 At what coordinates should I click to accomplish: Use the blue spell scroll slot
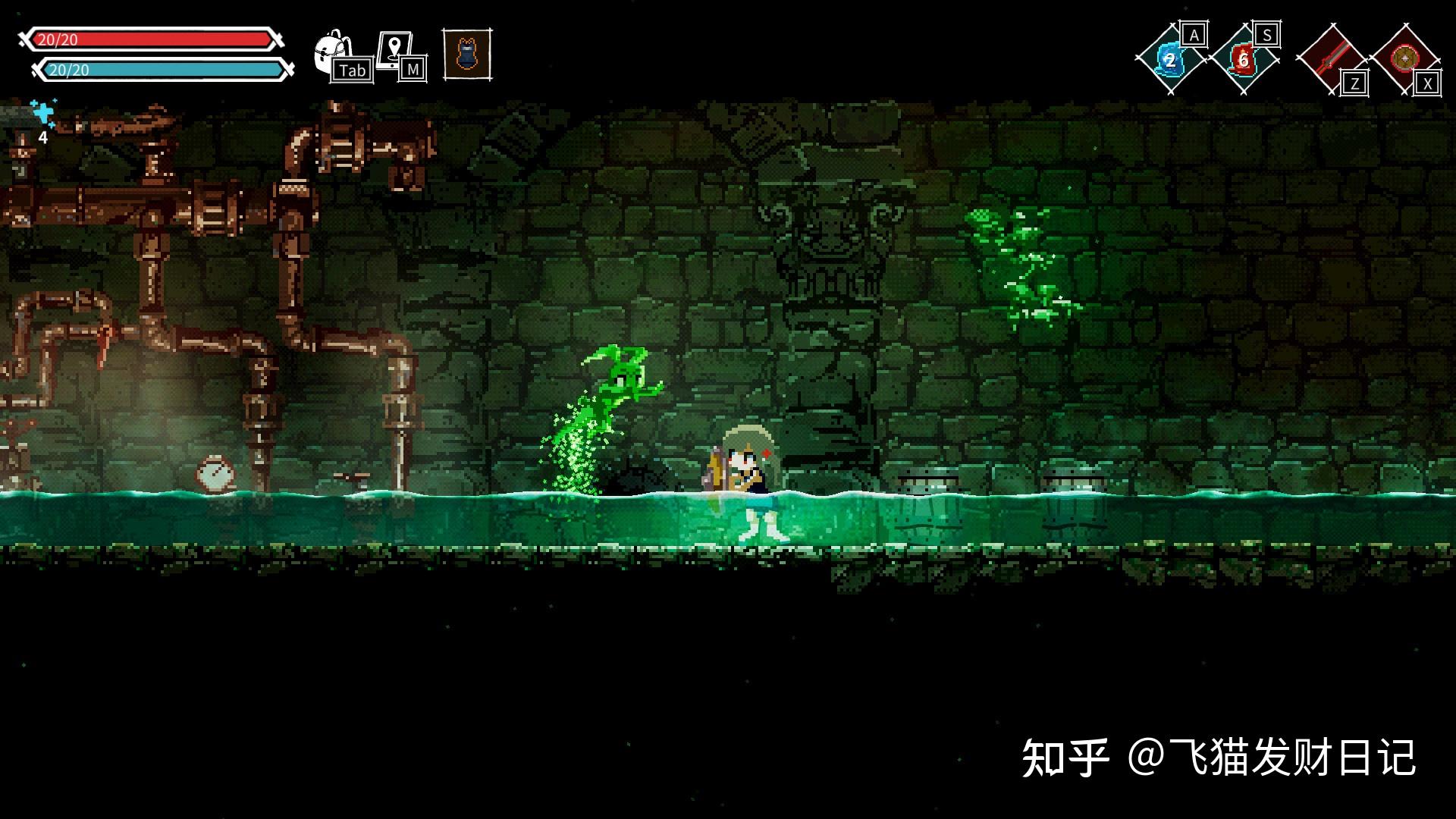tap(1169, 60)
